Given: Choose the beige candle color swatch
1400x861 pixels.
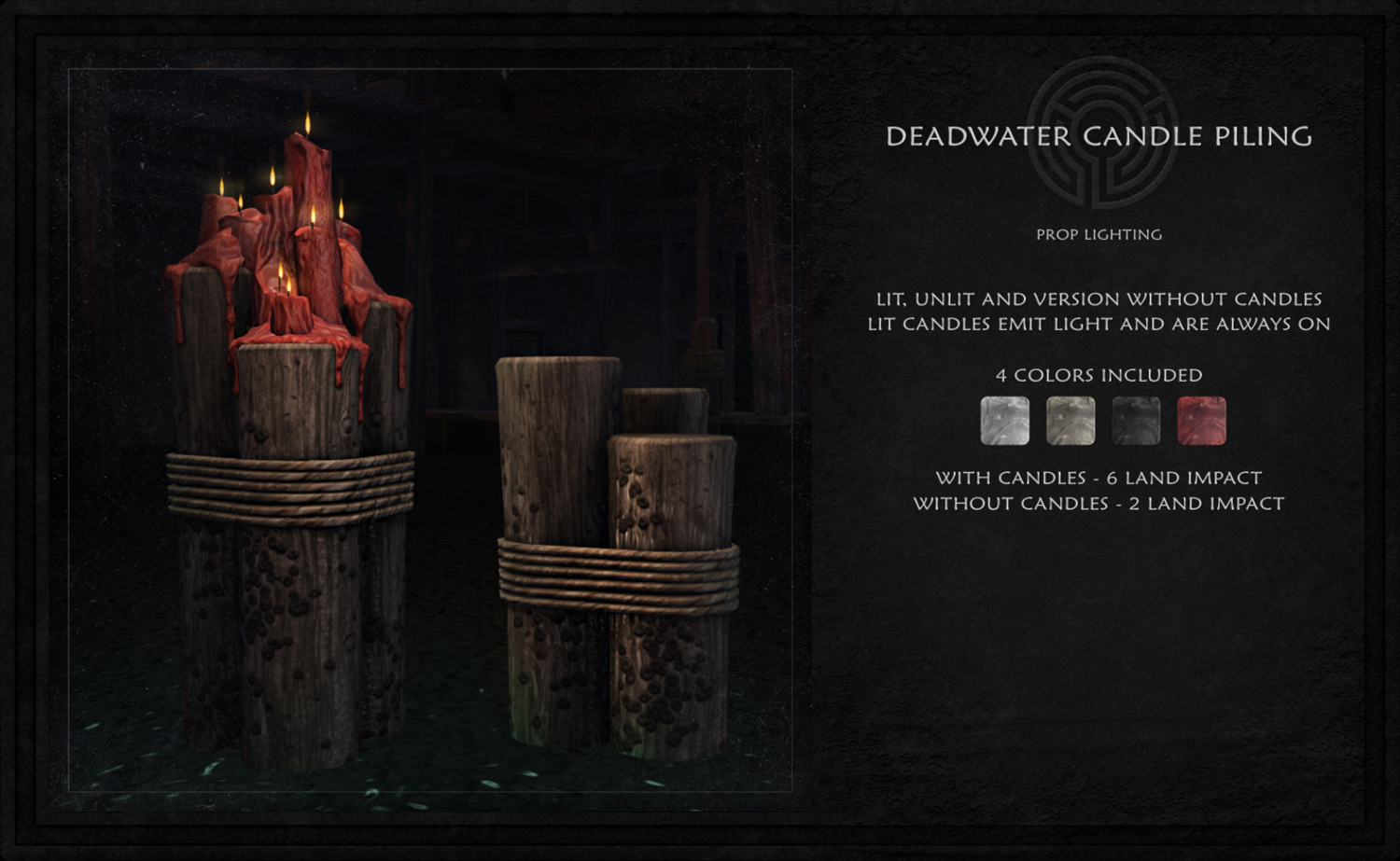Looking at the screenshot, I should (x=1071, y=421).
